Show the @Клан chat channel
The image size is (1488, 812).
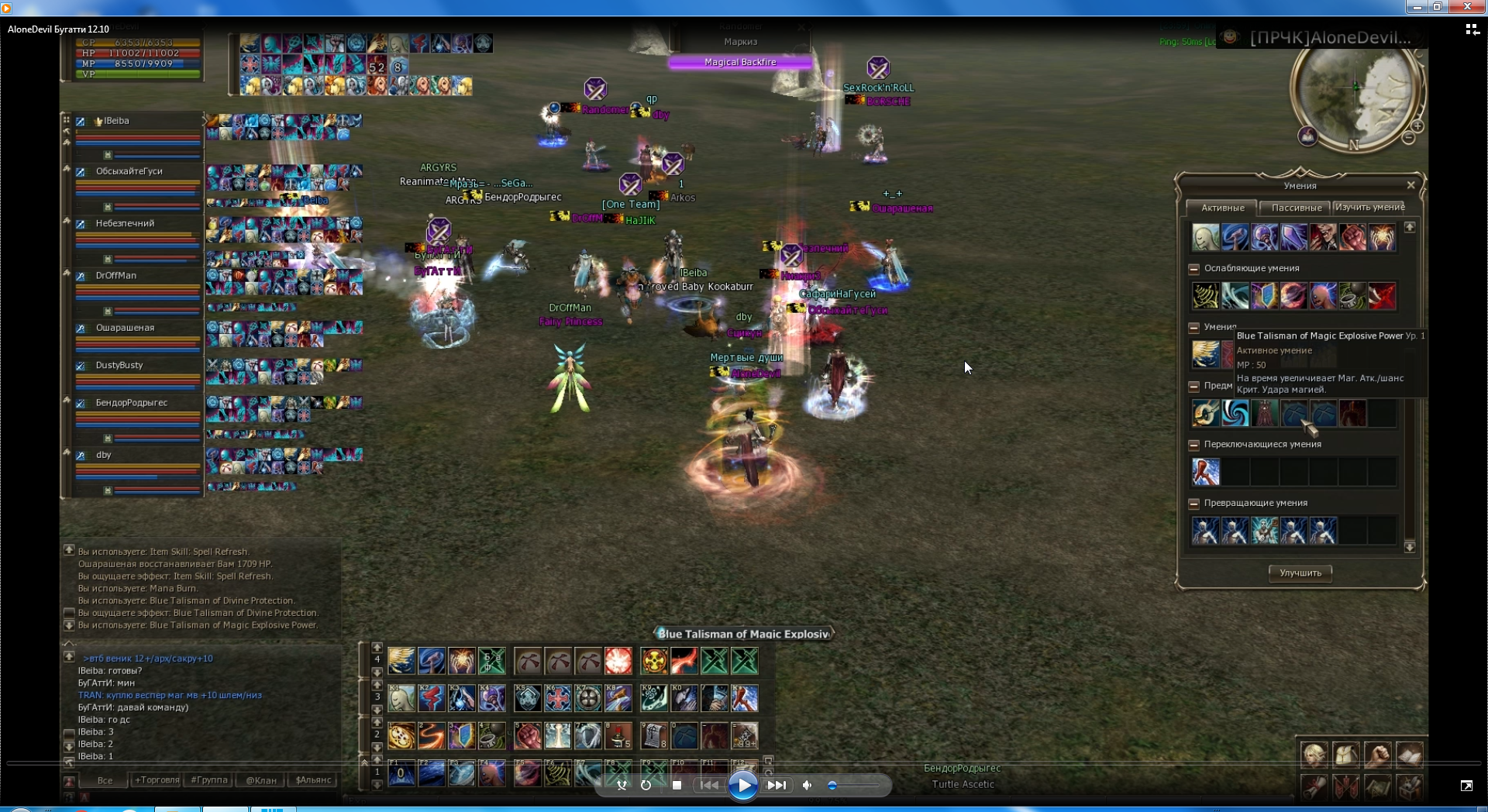pyautogui.click(x=261, y=780)
